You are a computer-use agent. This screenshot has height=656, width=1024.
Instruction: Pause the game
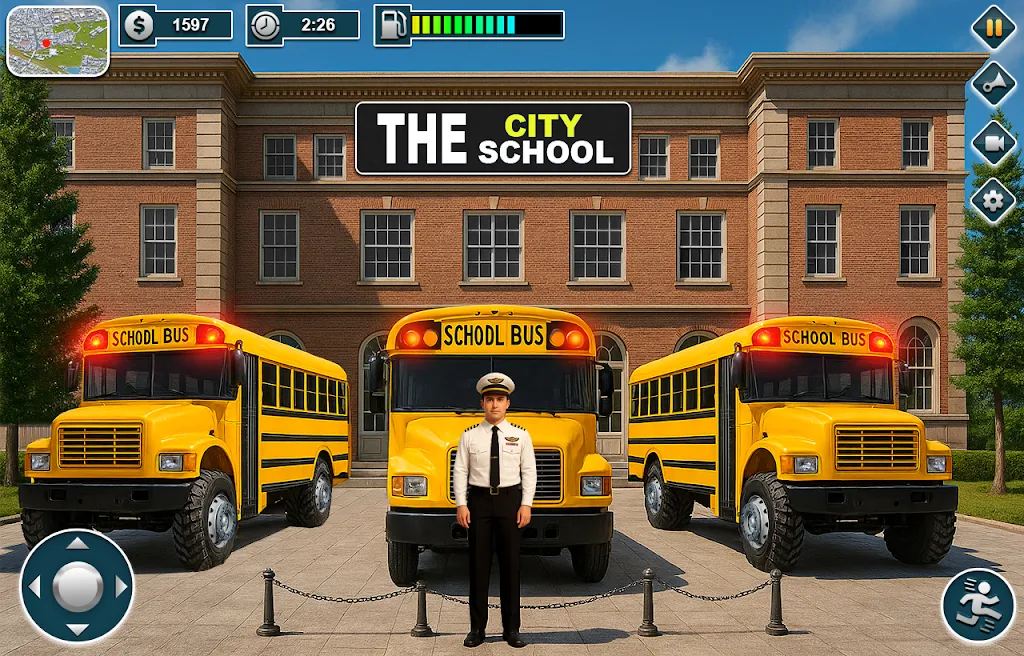point(993,27)
